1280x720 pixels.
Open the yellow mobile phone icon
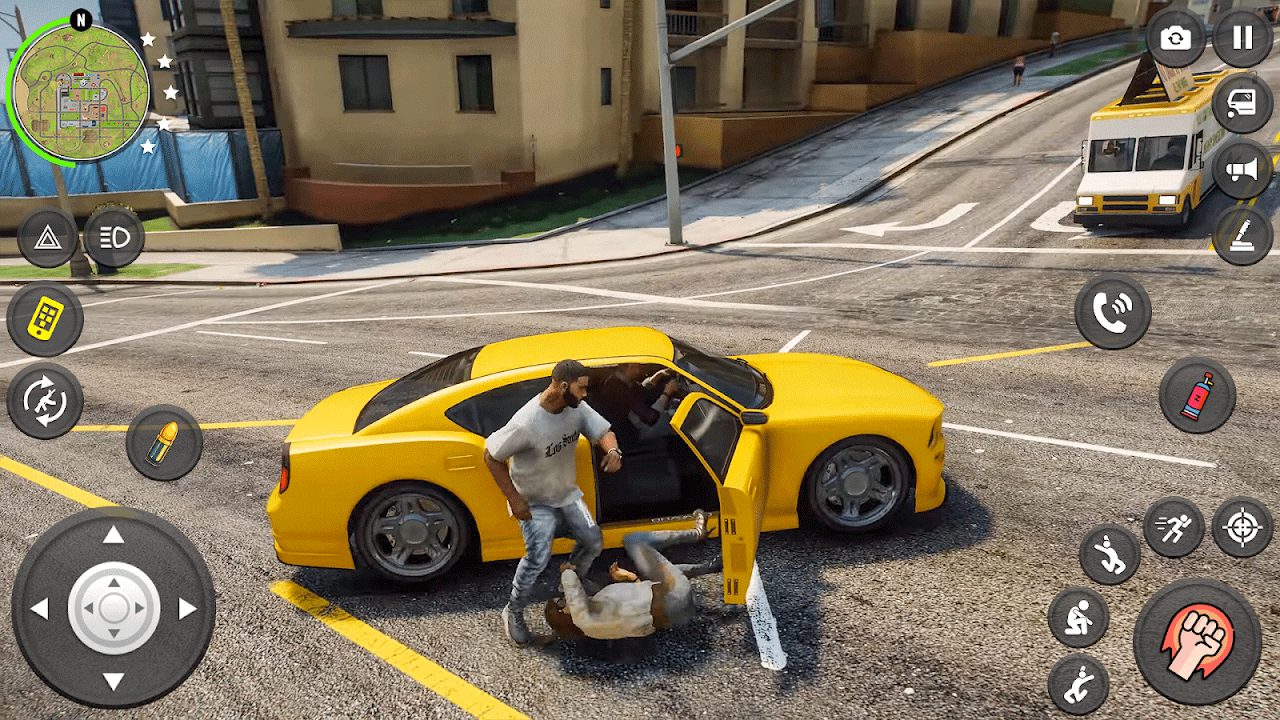[45, 319]
